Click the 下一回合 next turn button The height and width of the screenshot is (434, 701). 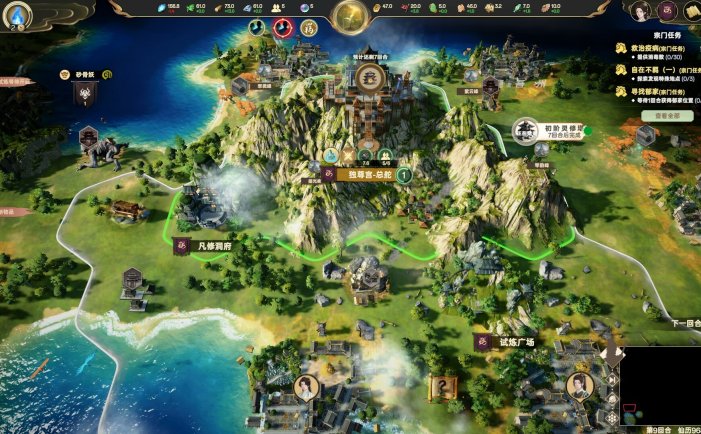[685, 324]
